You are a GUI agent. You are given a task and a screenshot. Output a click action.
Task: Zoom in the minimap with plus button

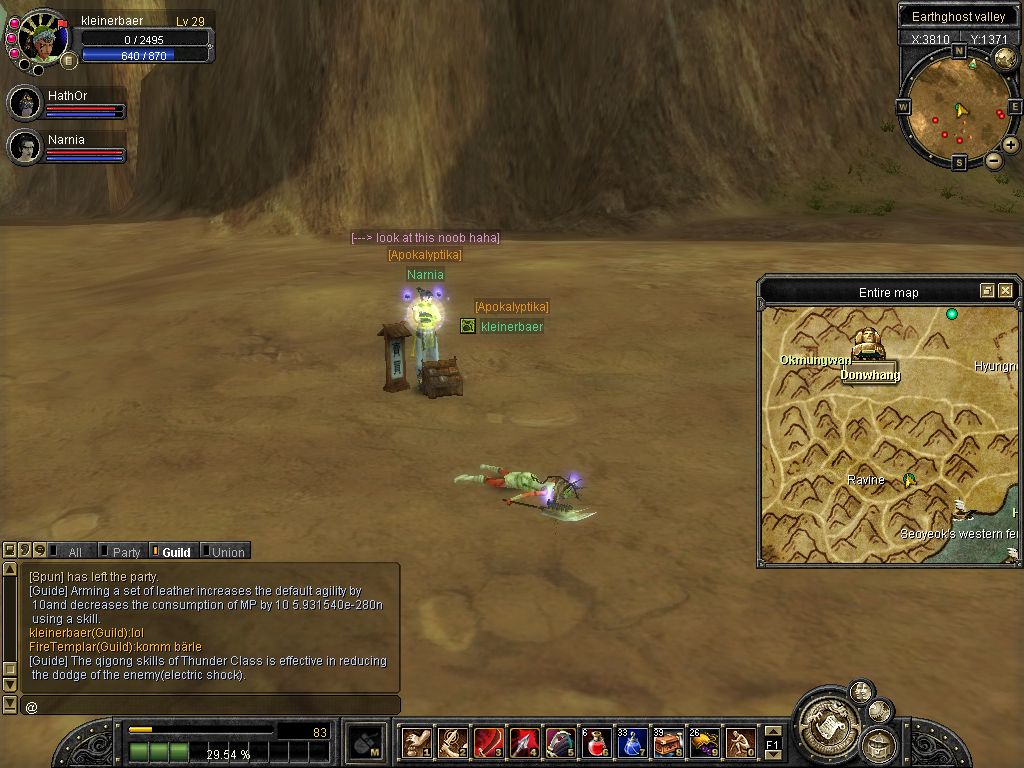click(1011, 145)
